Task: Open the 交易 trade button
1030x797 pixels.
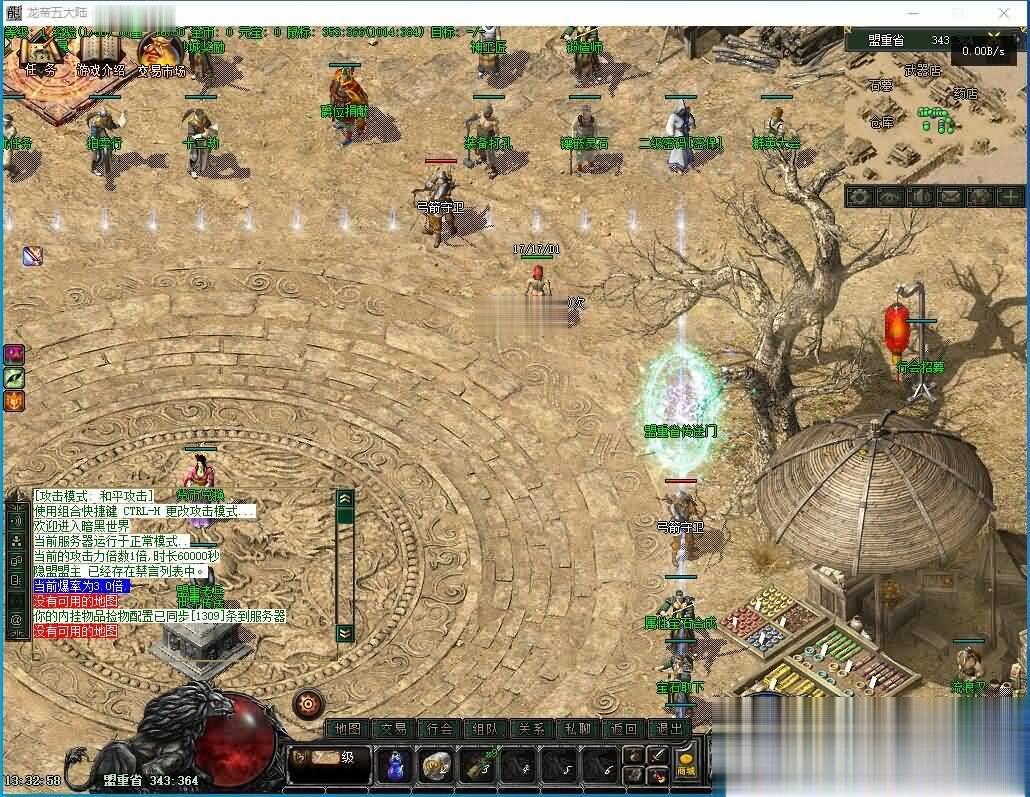Action: 394,729
